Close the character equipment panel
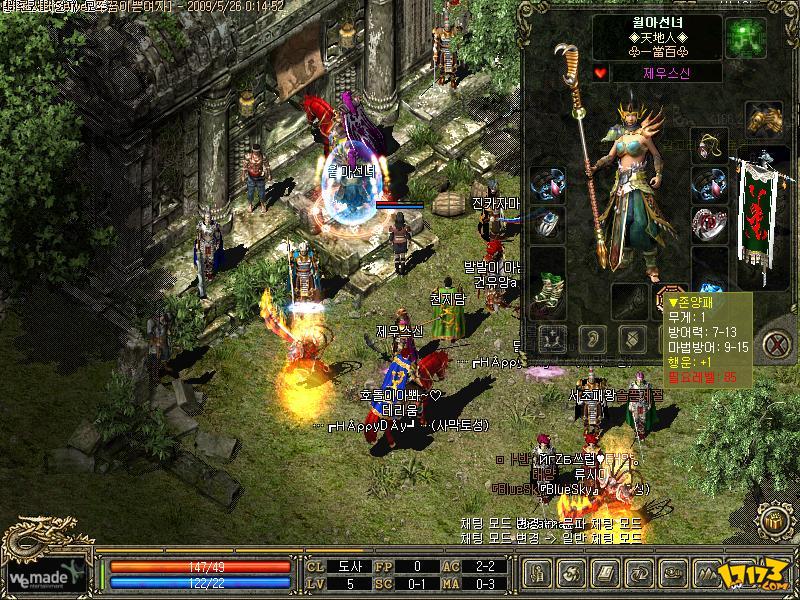The width and height of the screenshot is (800, 600). [x=775, y=344]
